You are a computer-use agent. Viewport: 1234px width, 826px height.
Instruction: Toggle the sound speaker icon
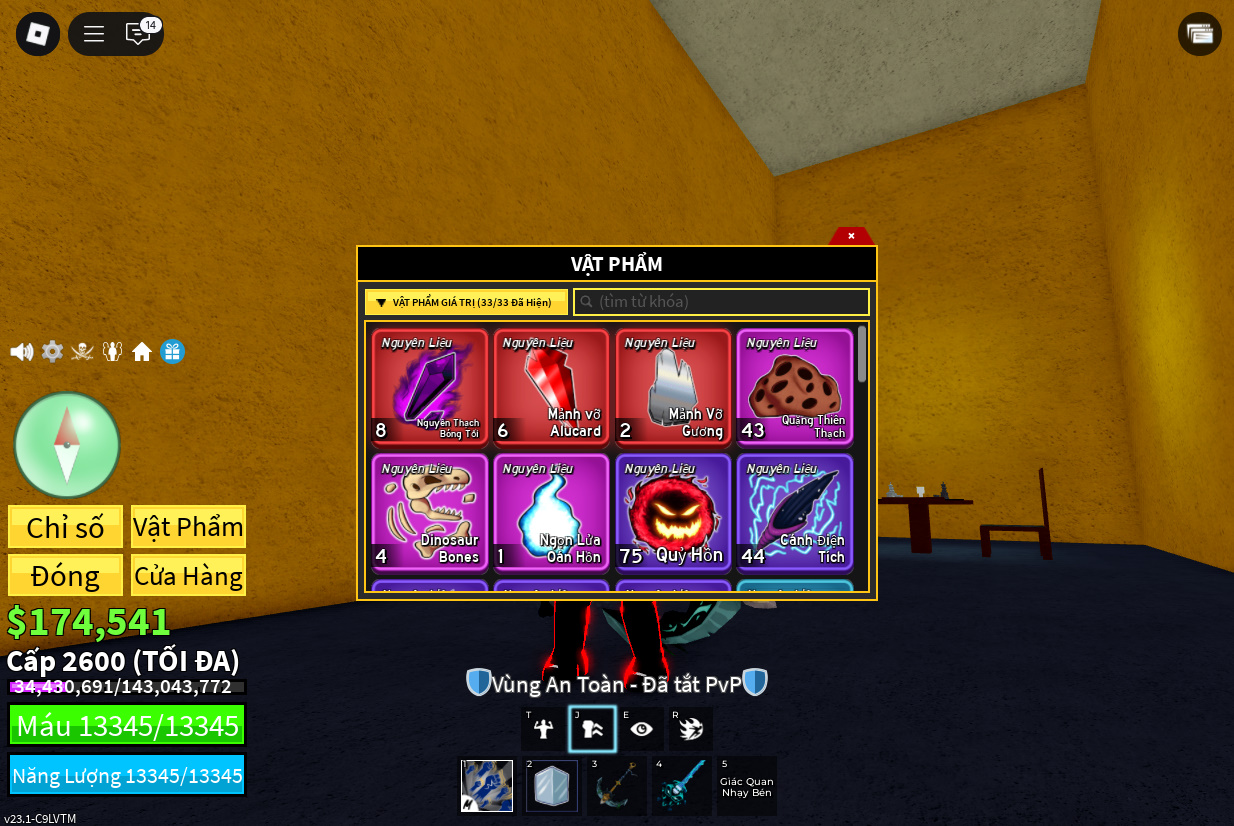[21, 352]
